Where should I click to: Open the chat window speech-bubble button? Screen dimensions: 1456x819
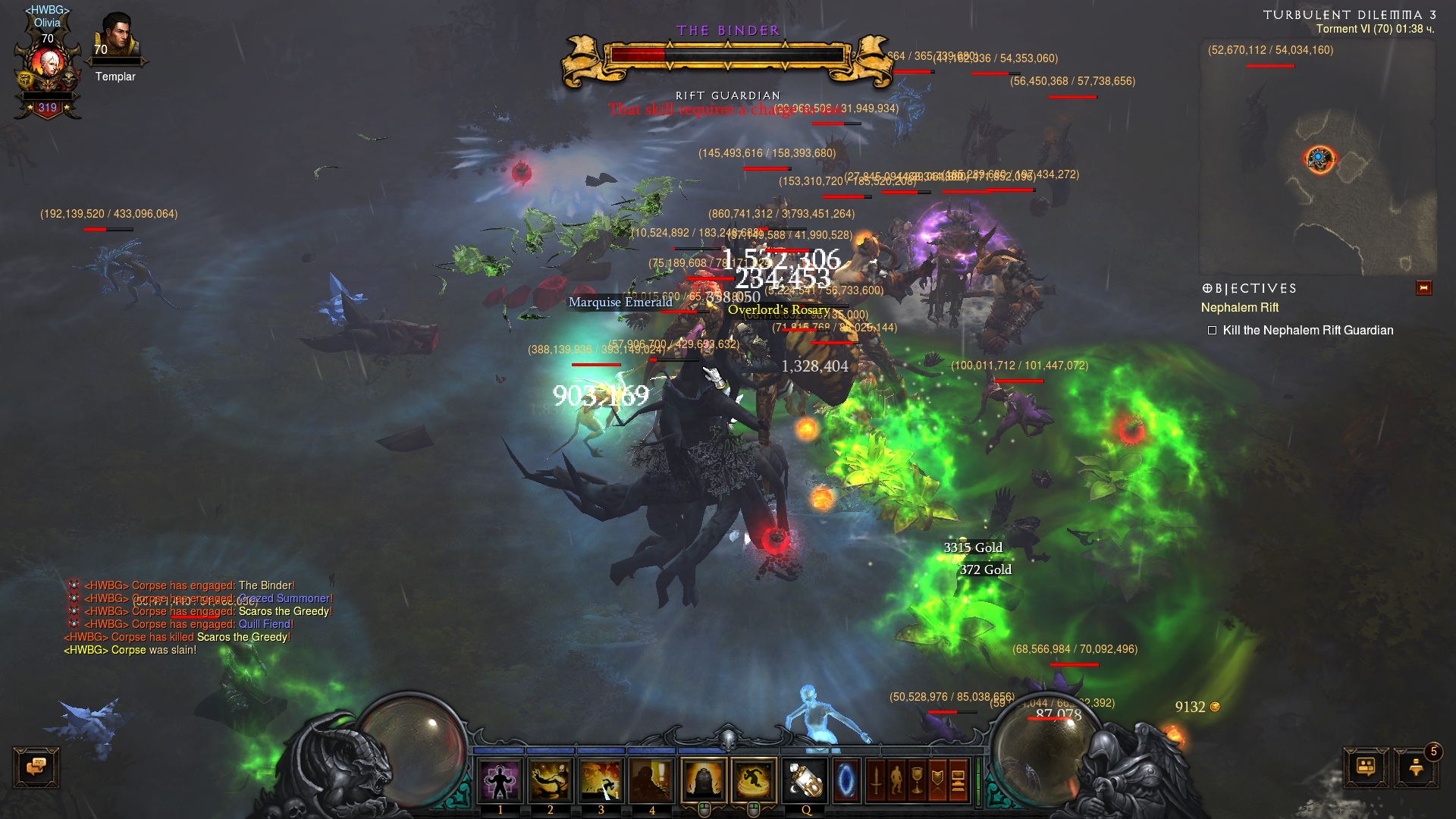(x=36, y=767)
